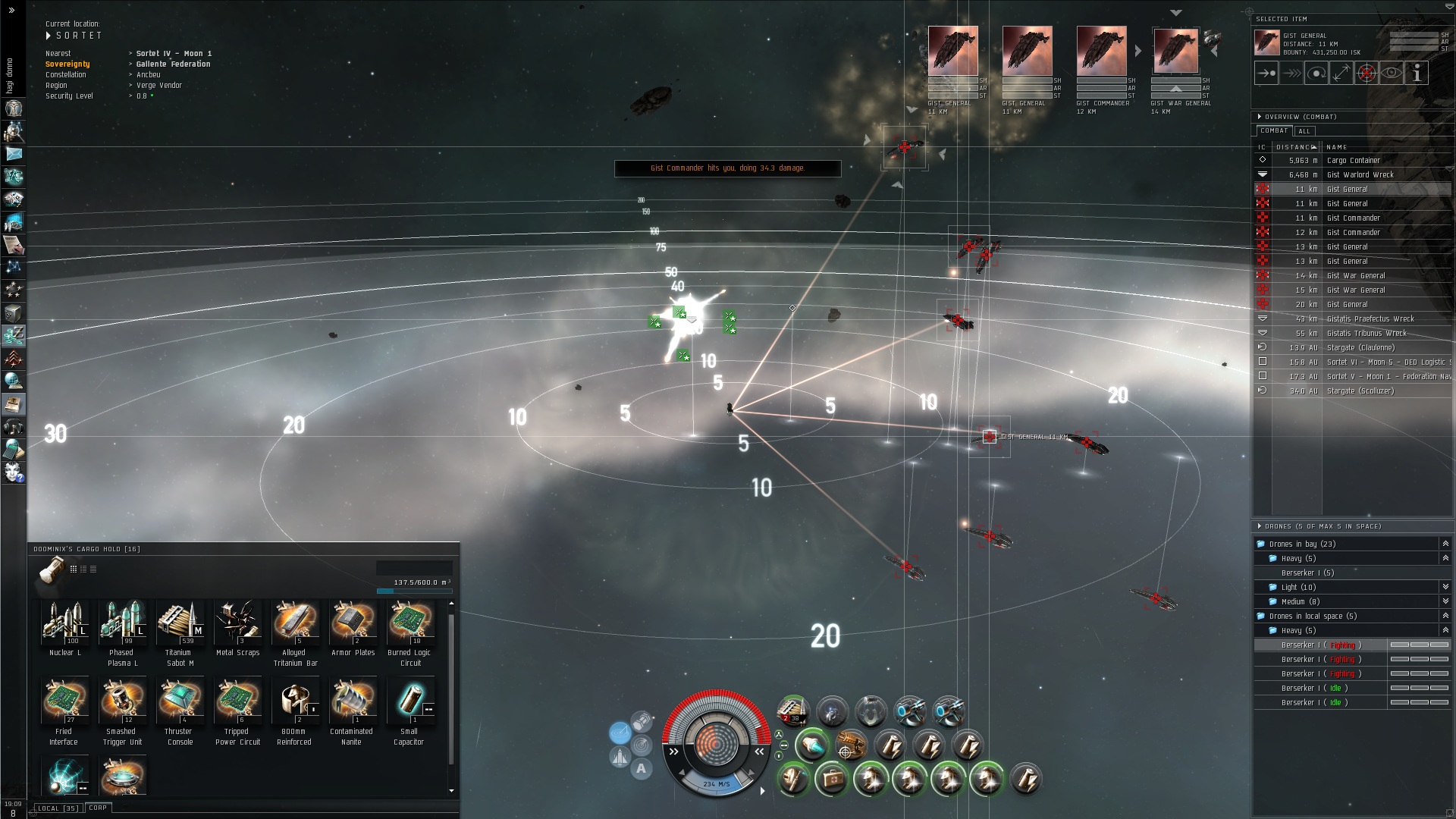Collapse the Drones in bay group
Viewport: 1456px width, 819px height.
[x=1445, y=544]
